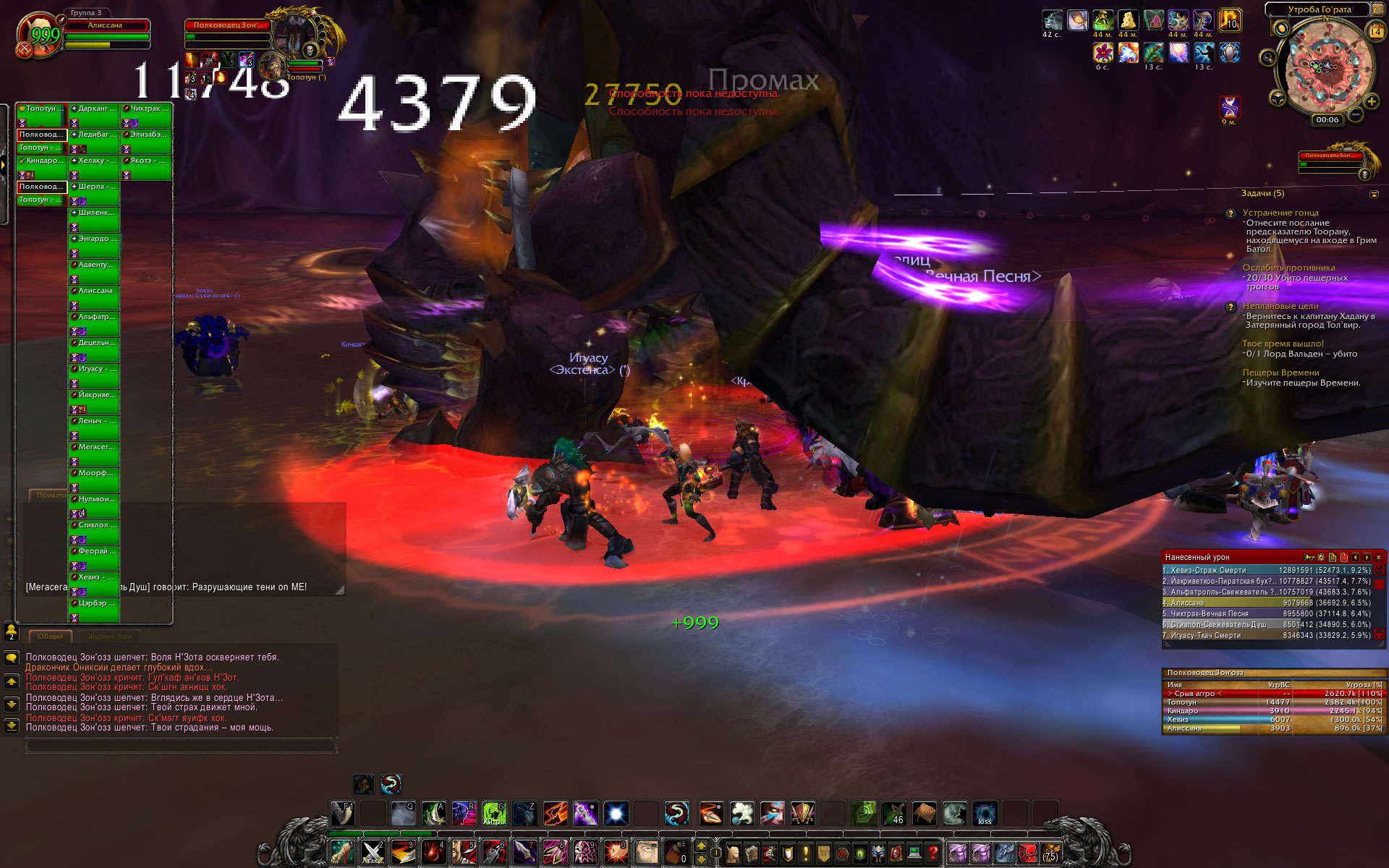Screen dimensions: 1389x868
Task: Click the player portrait showing 999
Action: 41,35
